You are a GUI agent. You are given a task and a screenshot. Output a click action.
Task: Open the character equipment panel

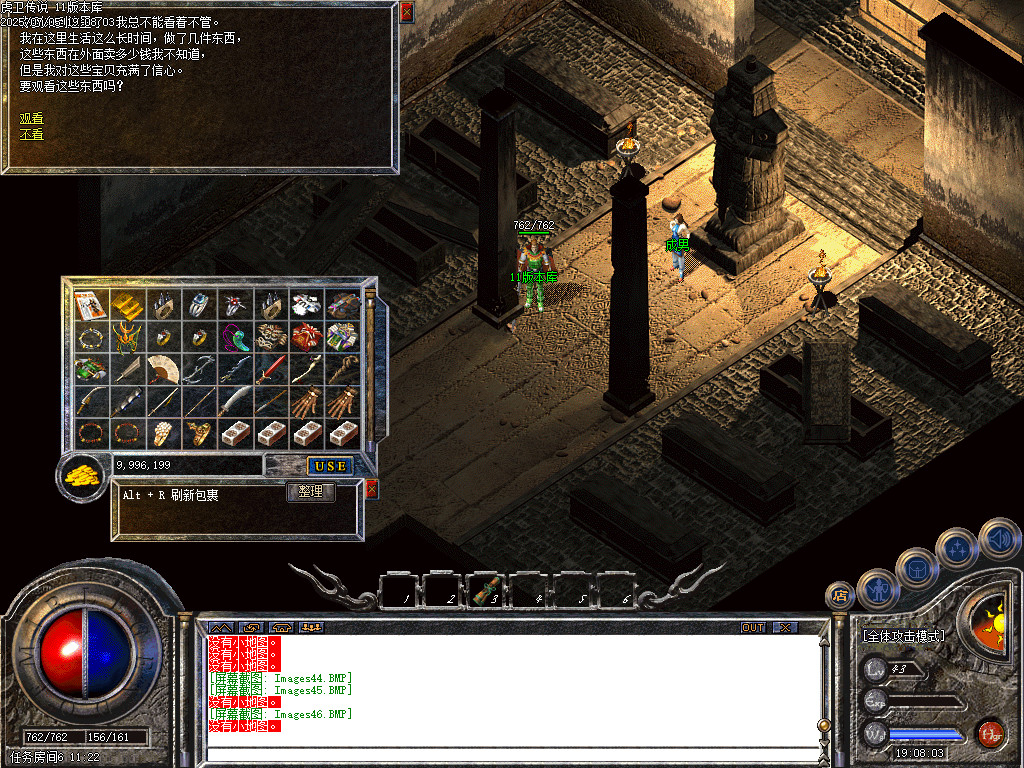click(878, 588)
